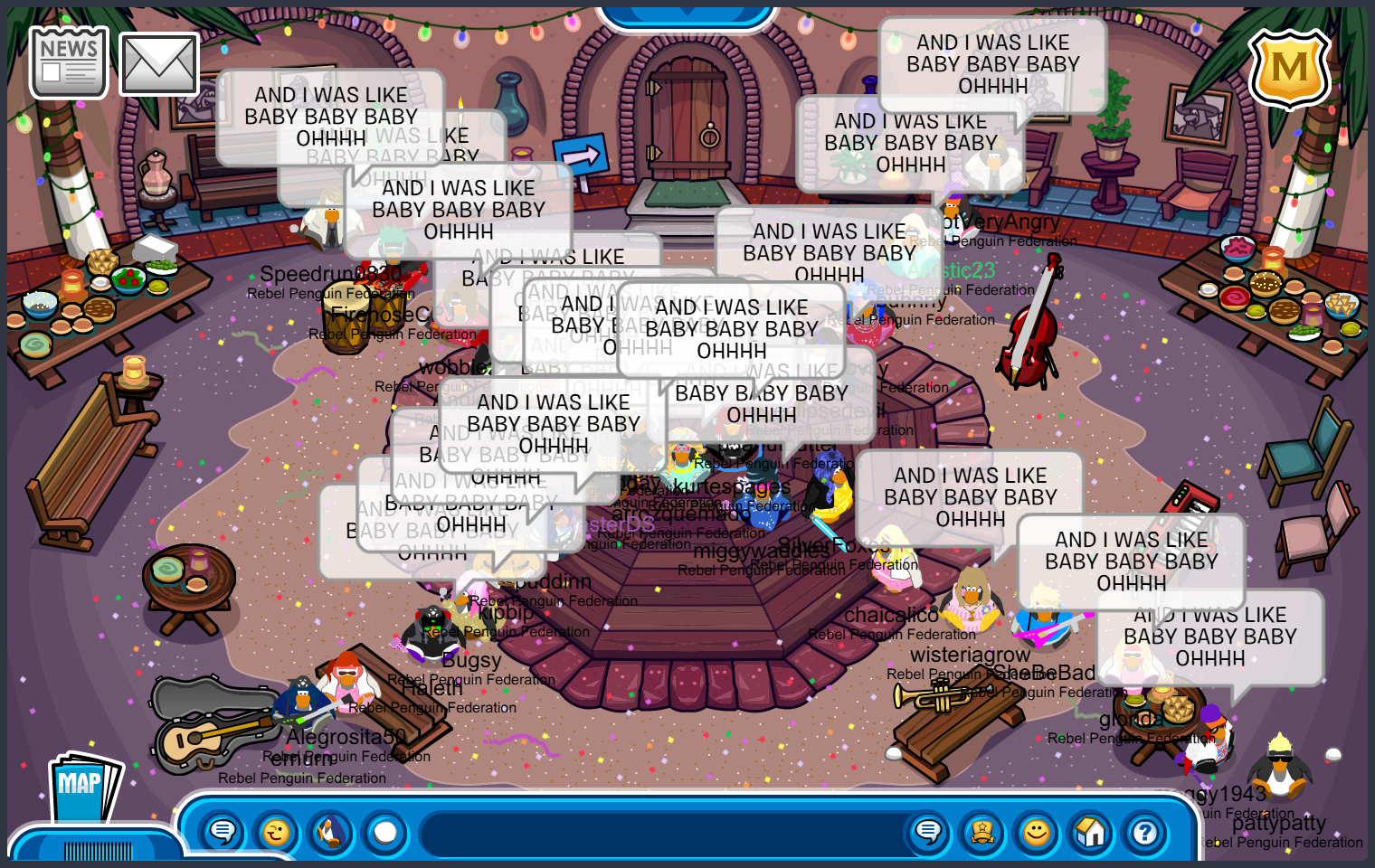
Task: Open your player card star badge
Action: tap(982, 832)
